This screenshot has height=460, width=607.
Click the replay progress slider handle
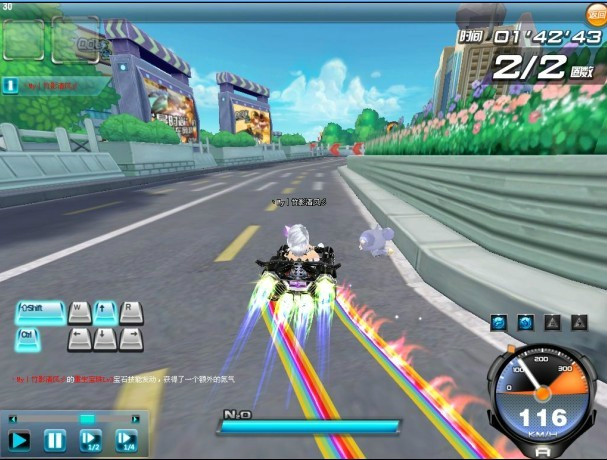point(87,418)
